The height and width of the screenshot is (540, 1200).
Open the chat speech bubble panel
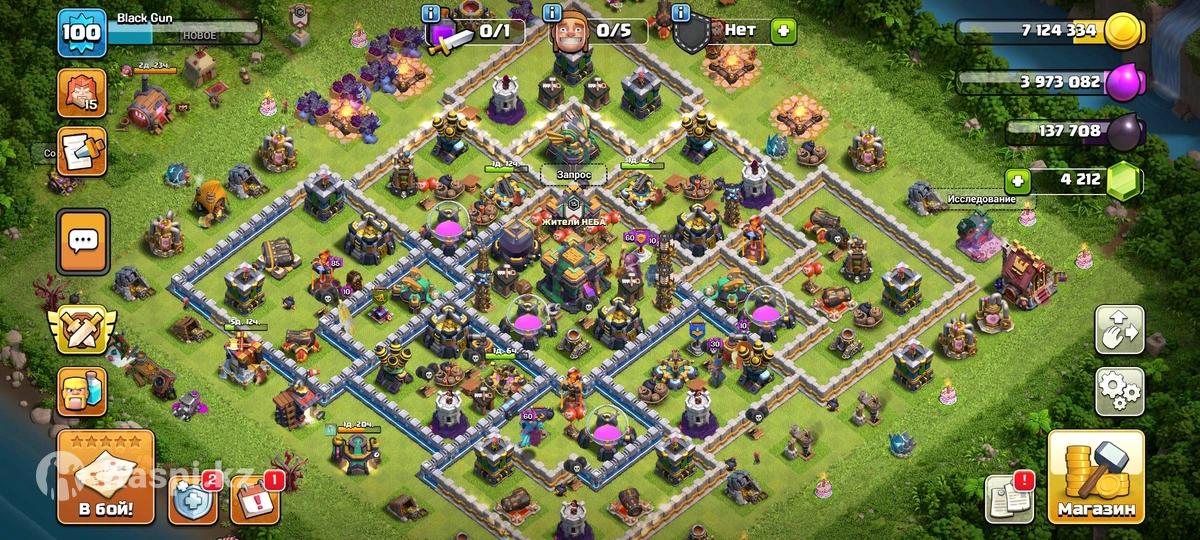tap(82, 241)
